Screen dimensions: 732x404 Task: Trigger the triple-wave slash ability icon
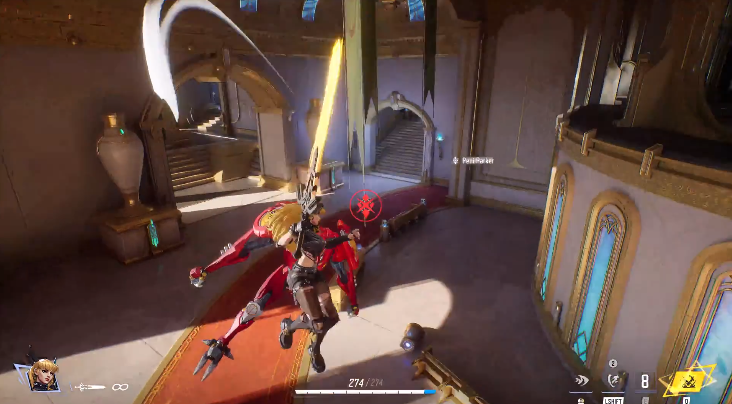(x=582, y=381)
